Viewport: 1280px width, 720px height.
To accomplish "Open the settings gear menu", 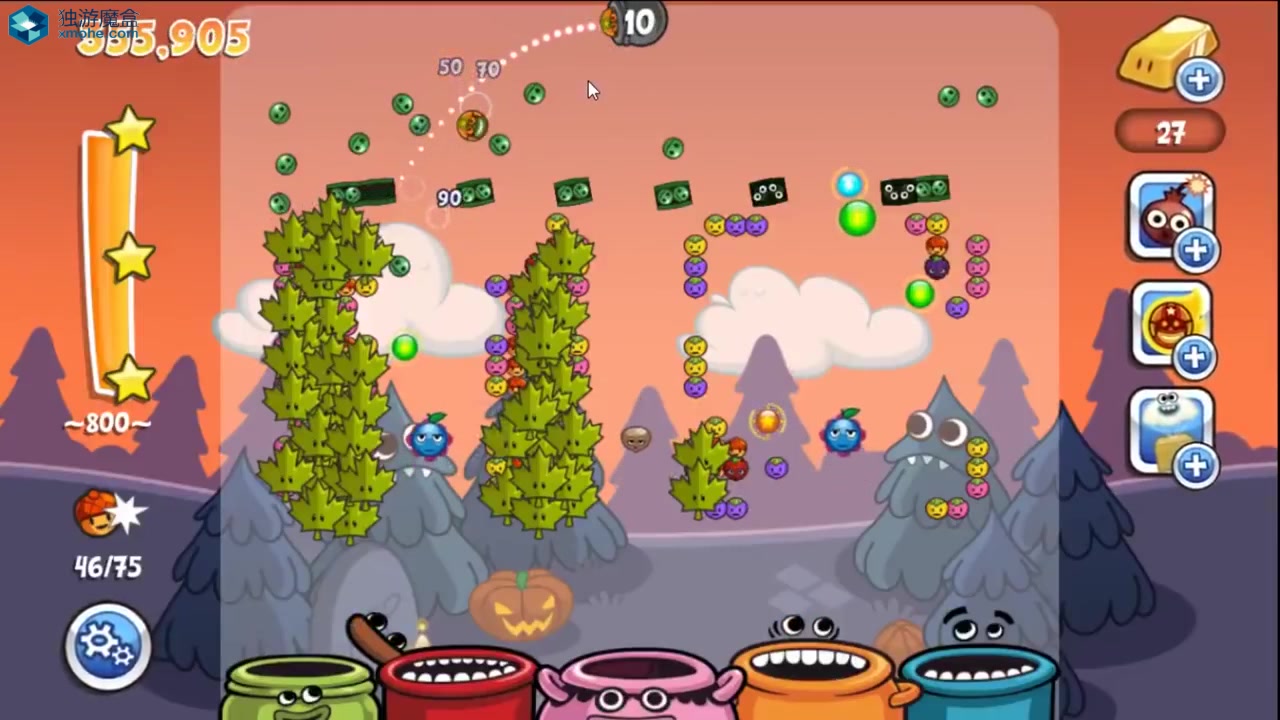I will tap(106, 646).
